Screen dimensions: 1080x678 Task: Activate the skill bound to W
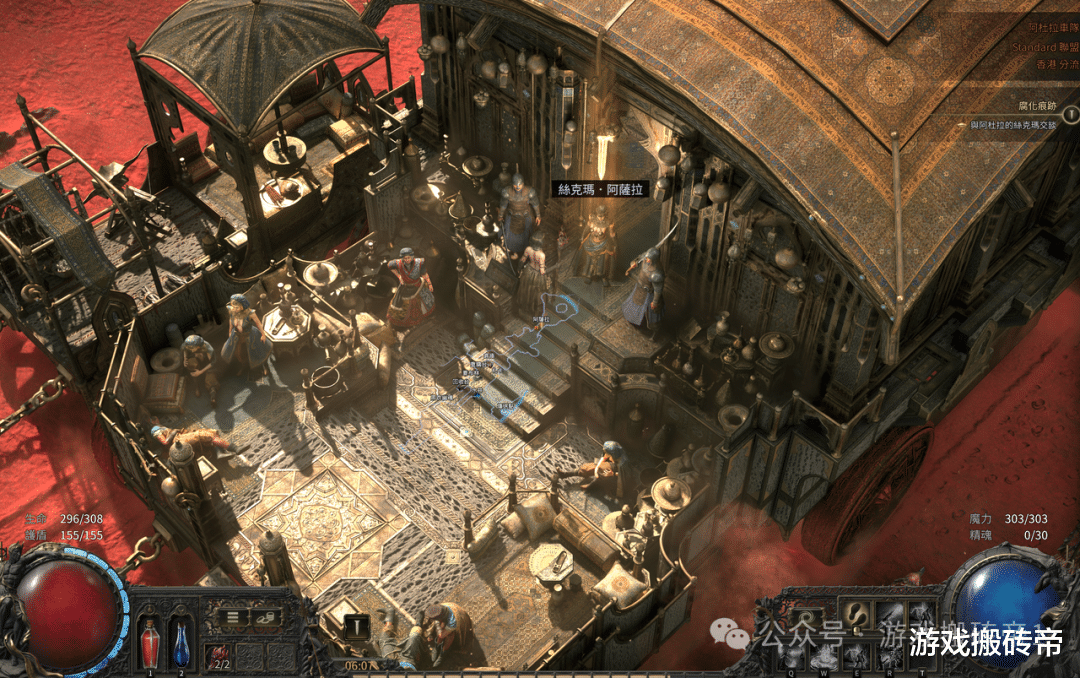pos(826,653)
